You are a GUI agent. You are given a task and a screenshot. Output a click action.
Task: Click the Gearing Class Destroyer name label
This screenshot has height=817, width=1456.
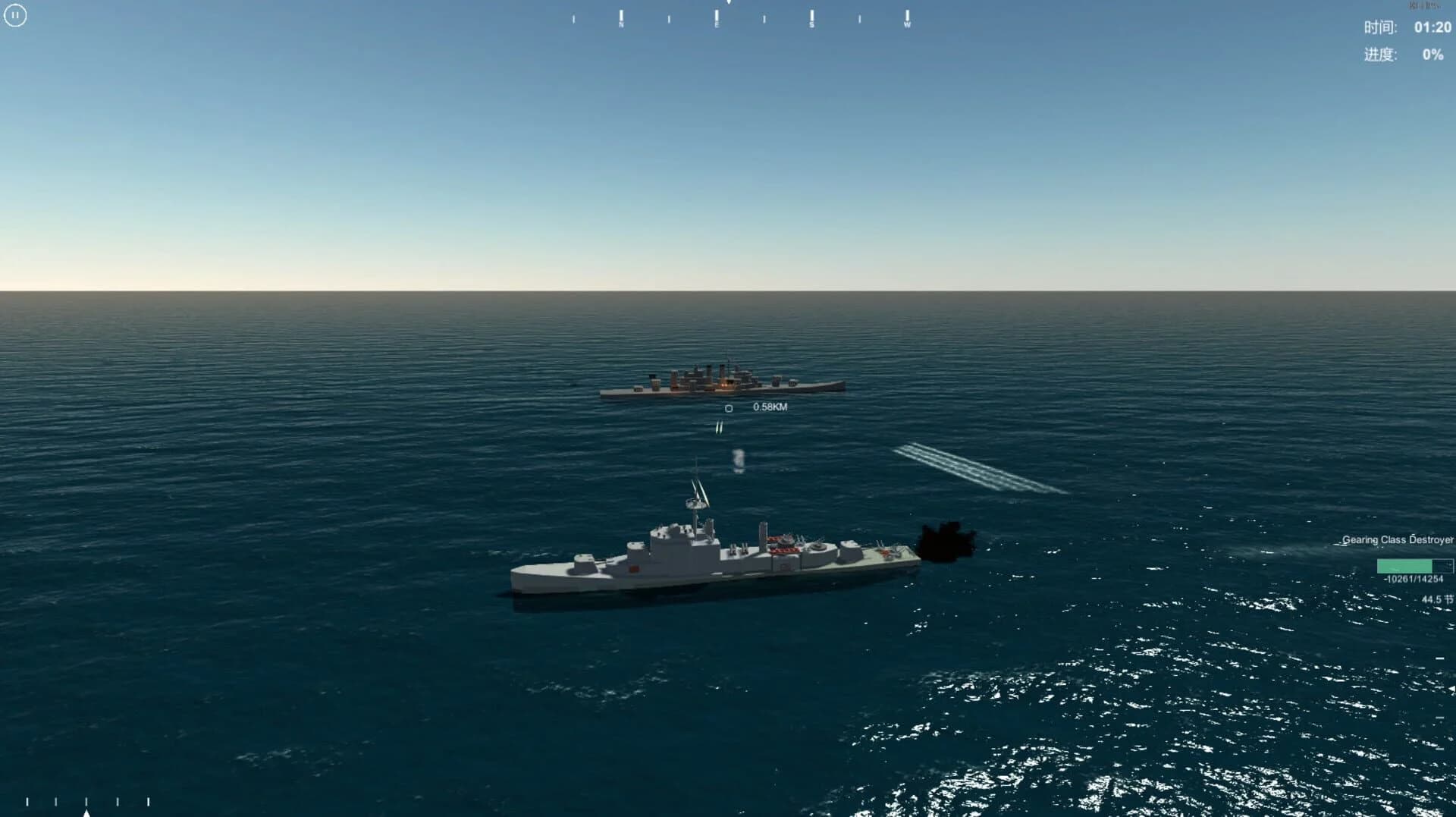pos(1399,539)
